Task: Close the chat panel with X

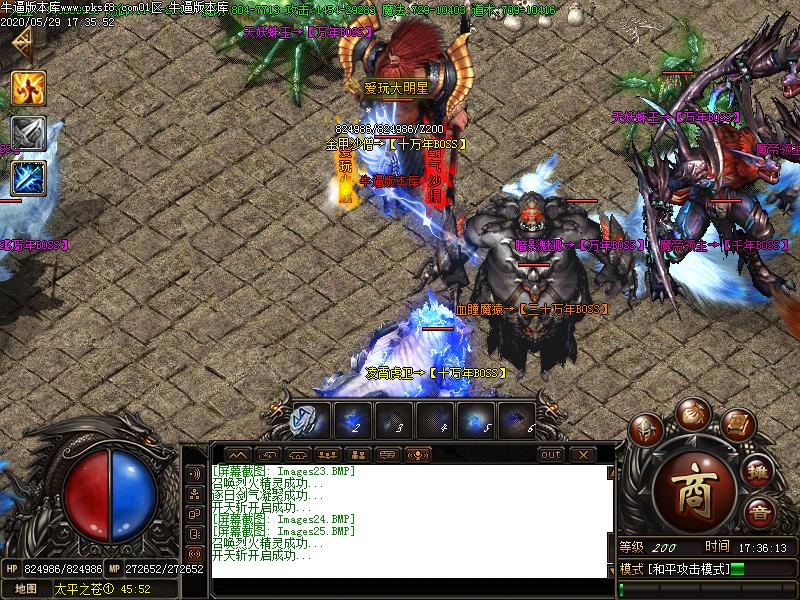Action: (582, 454)
